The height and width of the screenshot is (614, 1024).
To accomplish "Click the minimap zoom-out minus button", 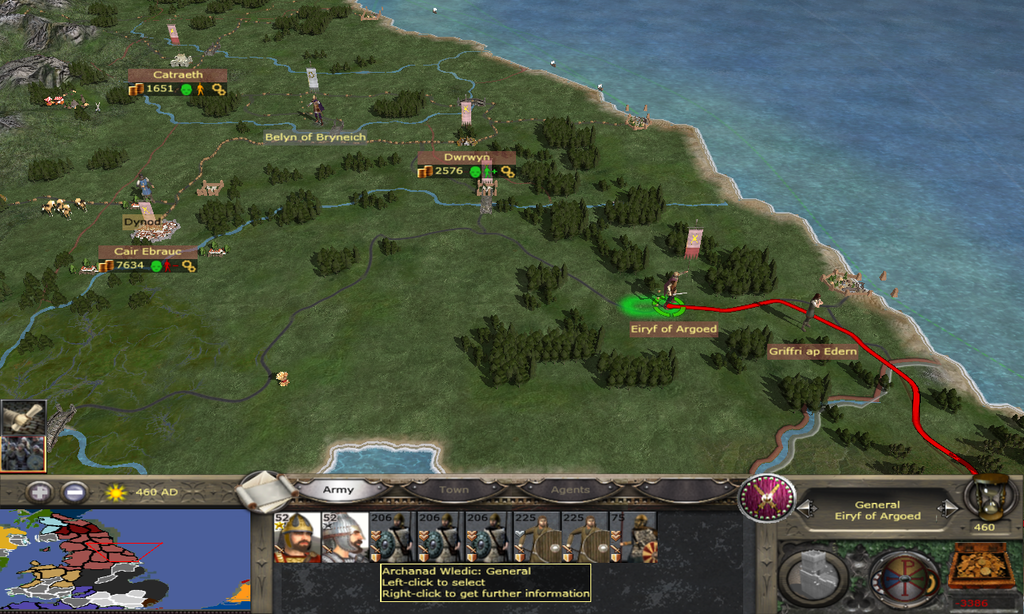I will click(x=73, y=492).
